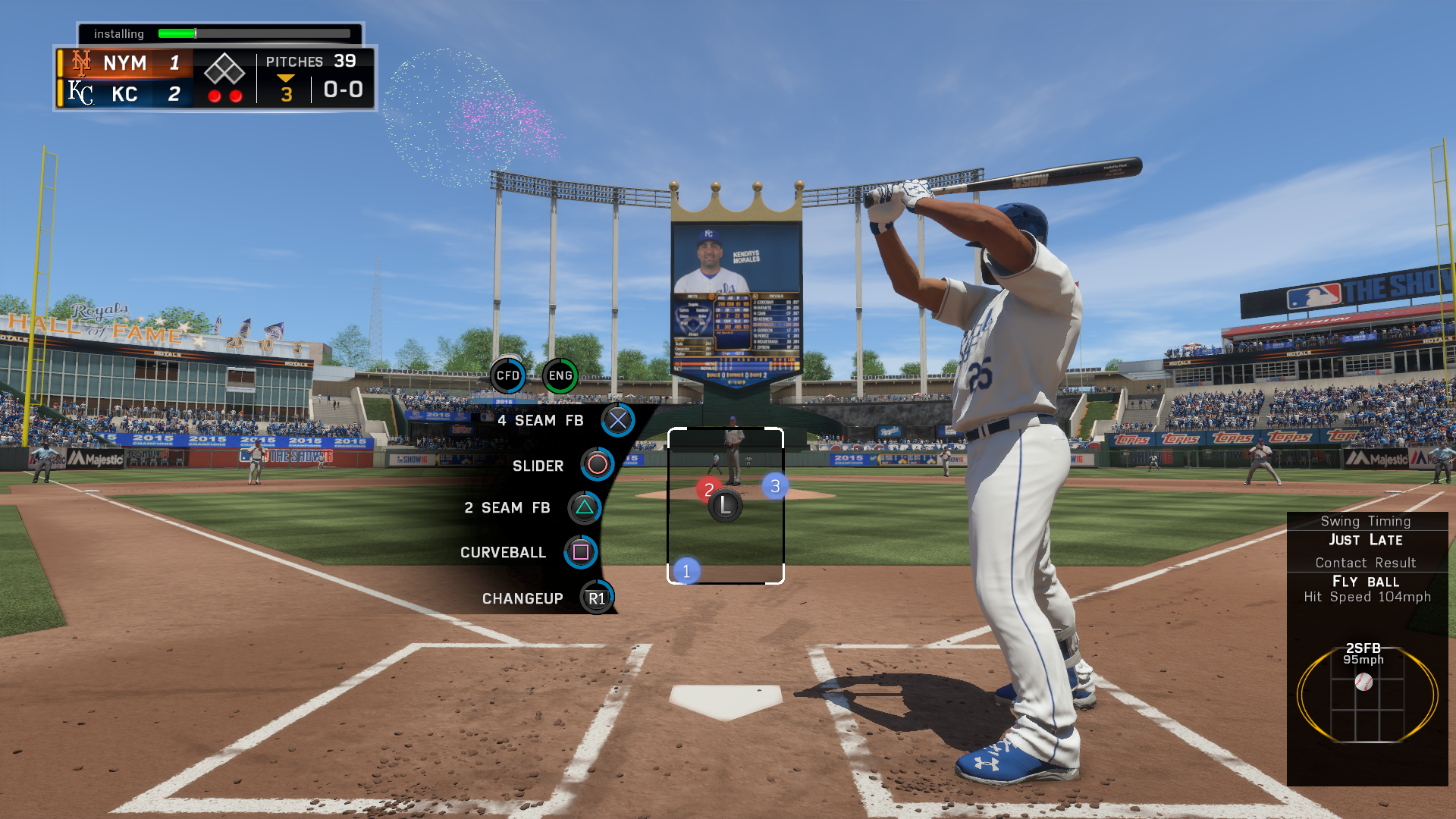Screen dimensions: 1456x819
Task: Click the CFD indicator icon
Action: coord(508,374)
